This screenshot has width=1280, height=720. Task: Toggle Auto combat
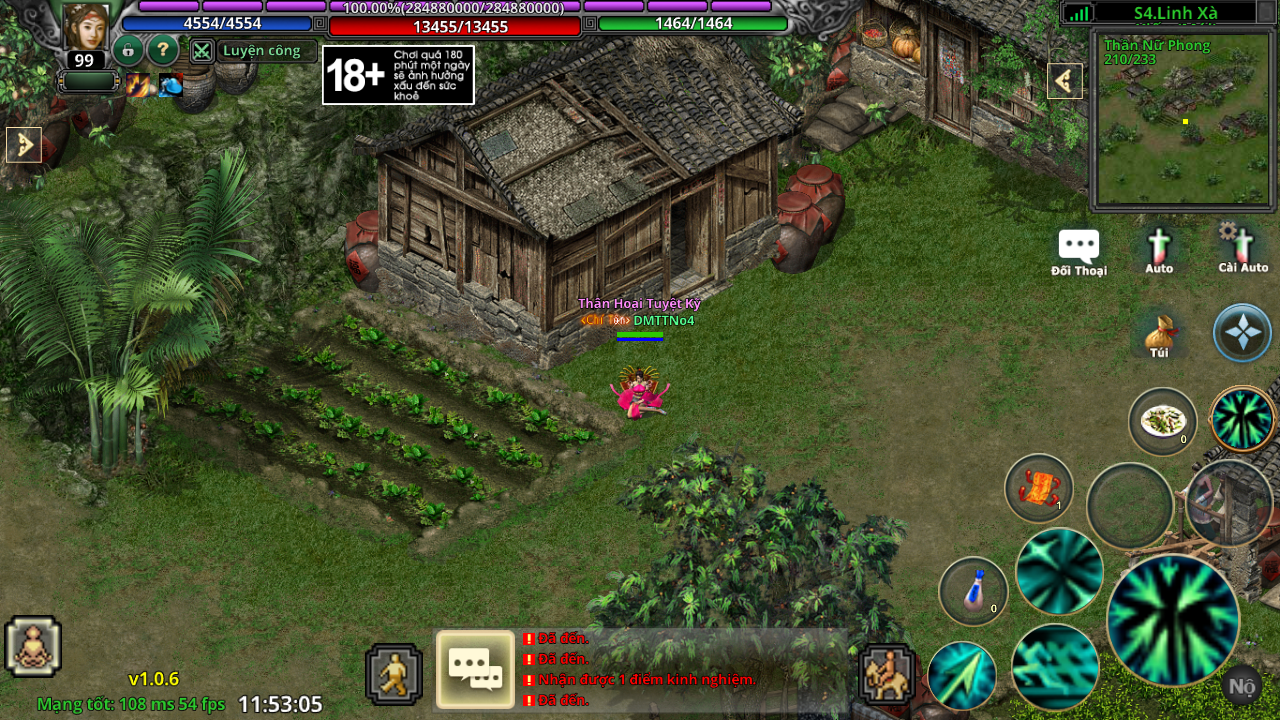click(x=1159, y=251)
